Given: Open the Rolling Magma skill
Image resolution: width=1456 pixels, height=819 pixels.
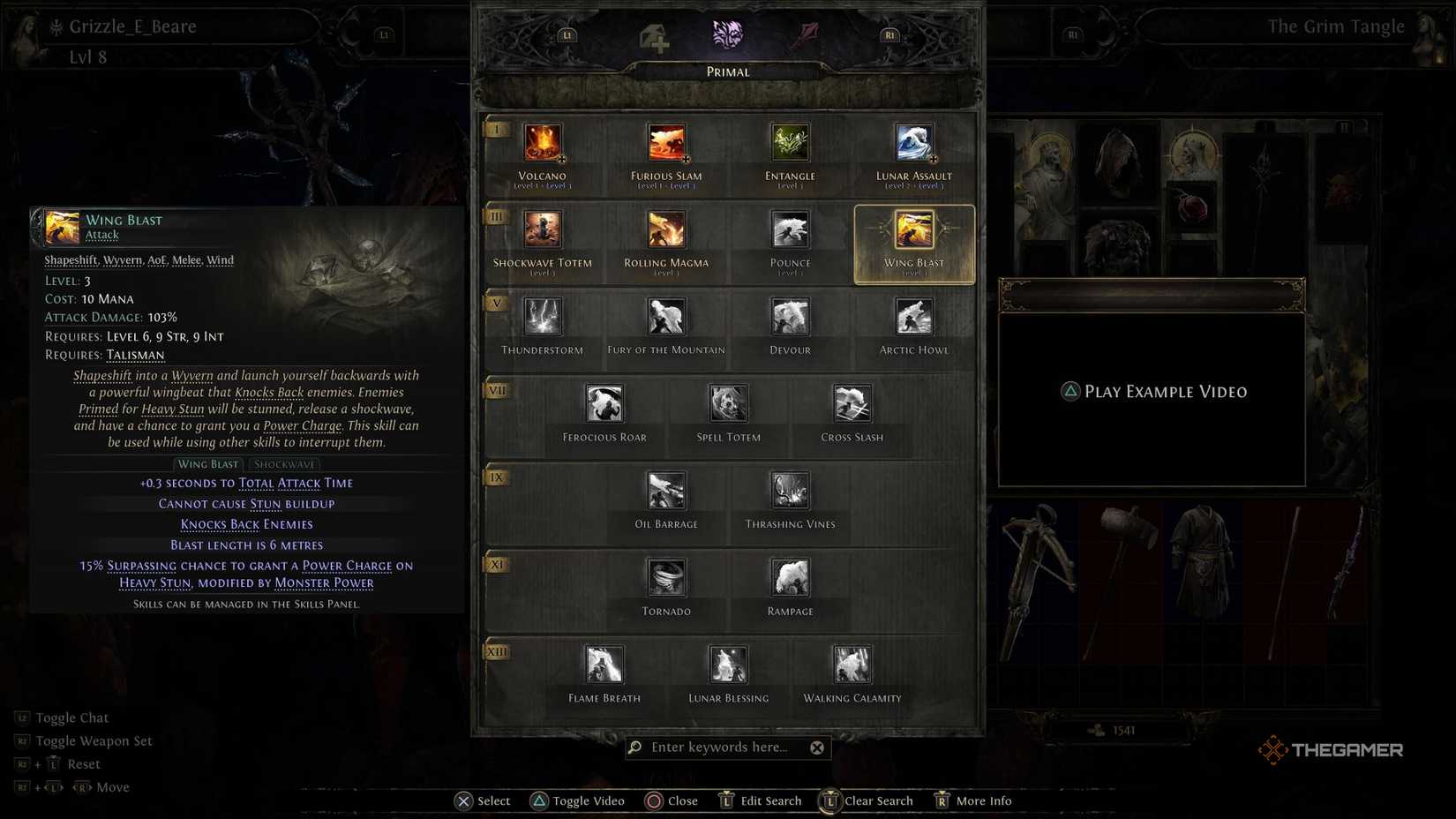Looking at the screenshot, I should coord(665,230).
